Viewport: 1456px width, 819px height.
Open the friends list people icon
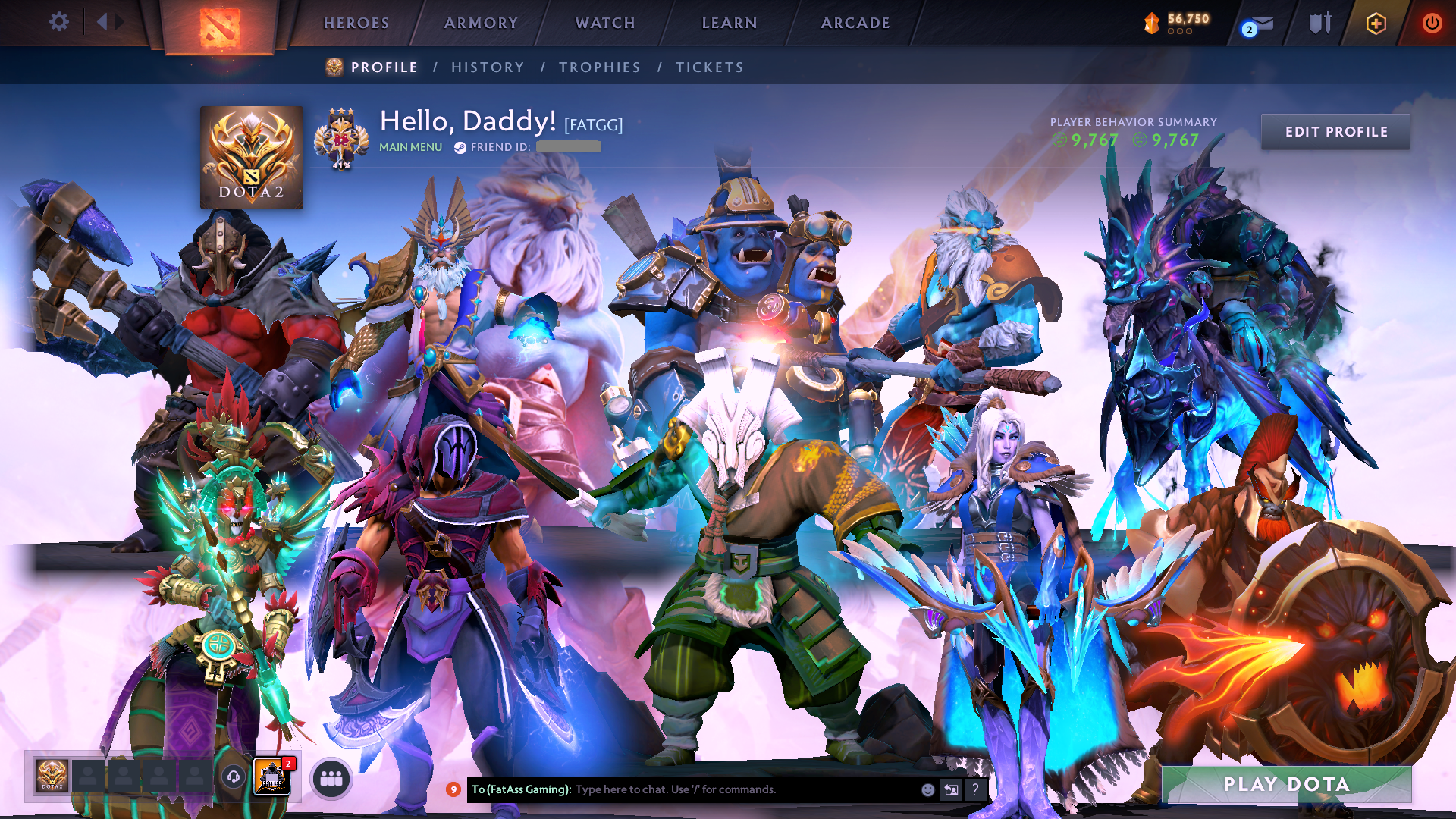tap(331, 778)
